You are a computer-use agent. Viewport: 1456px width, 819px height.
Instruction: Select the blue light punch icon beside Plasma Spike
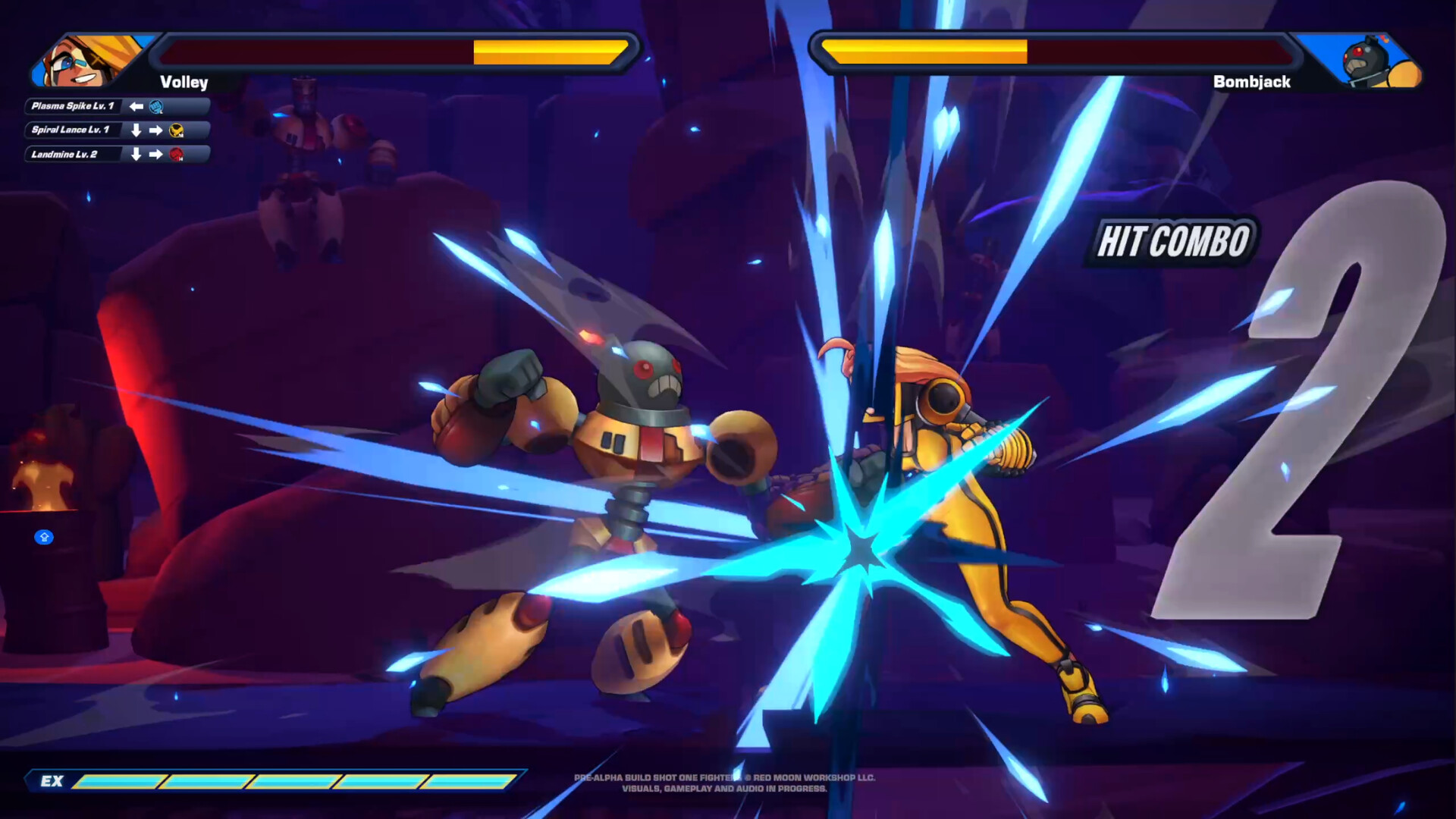tap(155, 107)
